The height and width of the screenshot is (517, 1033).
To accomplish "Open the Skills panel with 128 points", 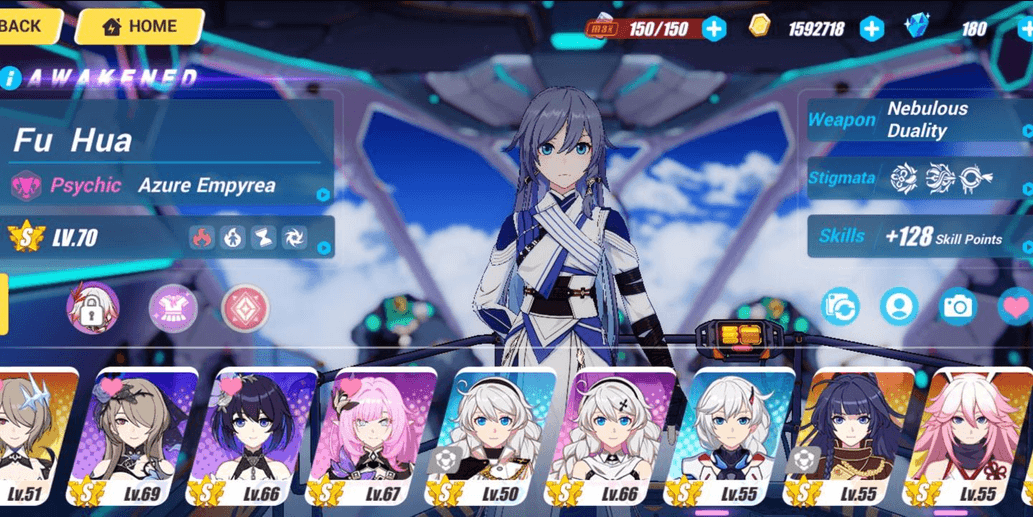I will tap(918, 237).
